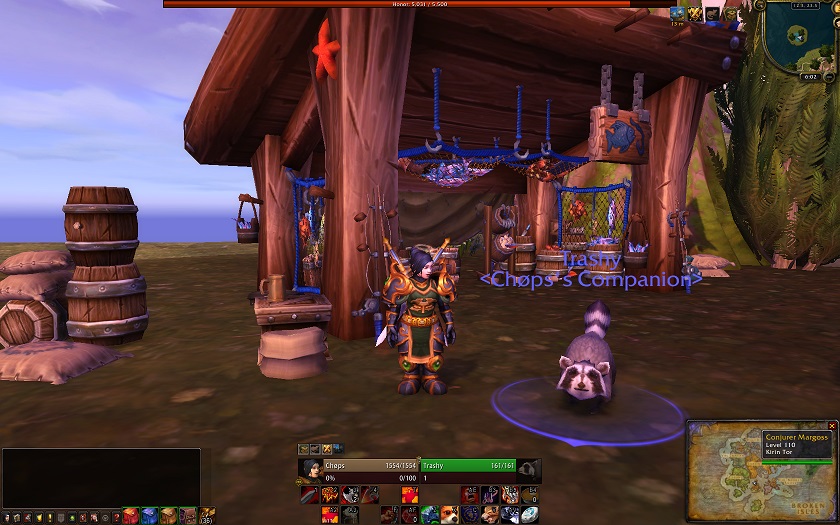The width and height of the screenshot is (840, 525).
Task: Click the crossed yellow tools stance button
Action: [x=326, y=449]
